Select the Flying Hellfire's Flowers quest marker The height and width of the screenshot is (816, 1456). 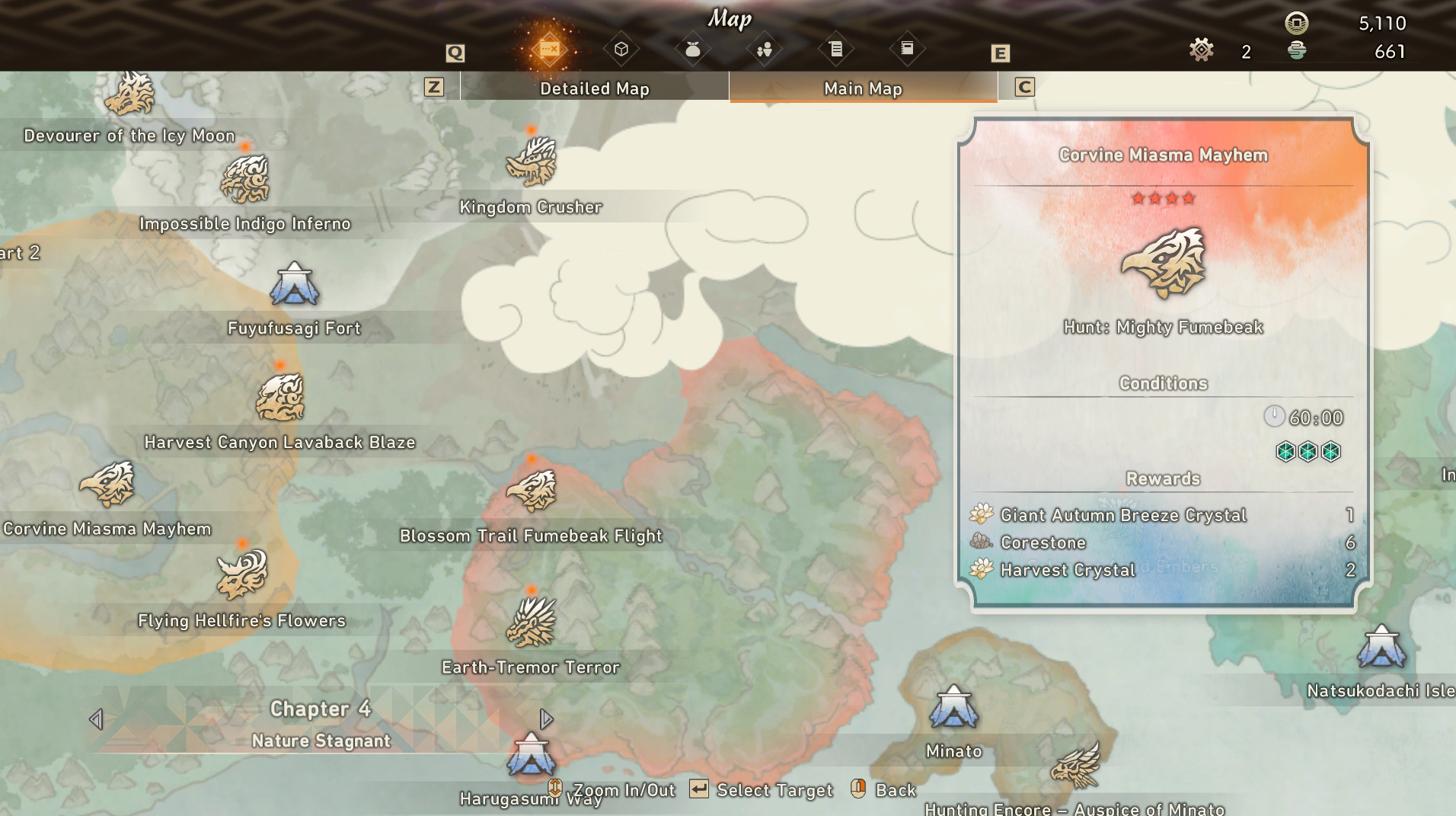tap(242, 575)
